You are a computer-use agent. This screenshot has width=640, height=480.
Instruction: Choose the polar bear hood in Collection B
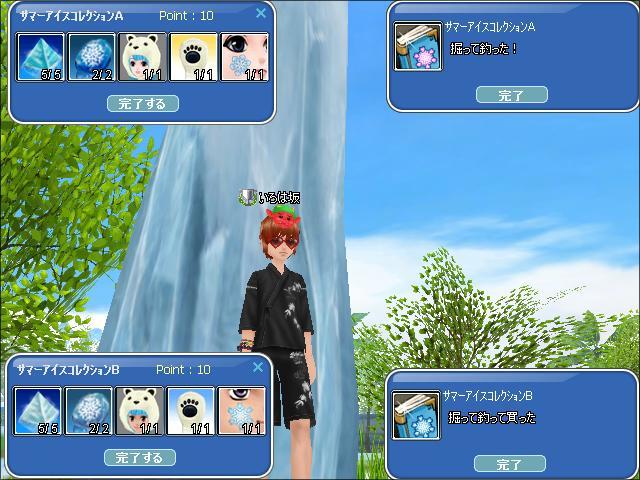pos(141,412)
